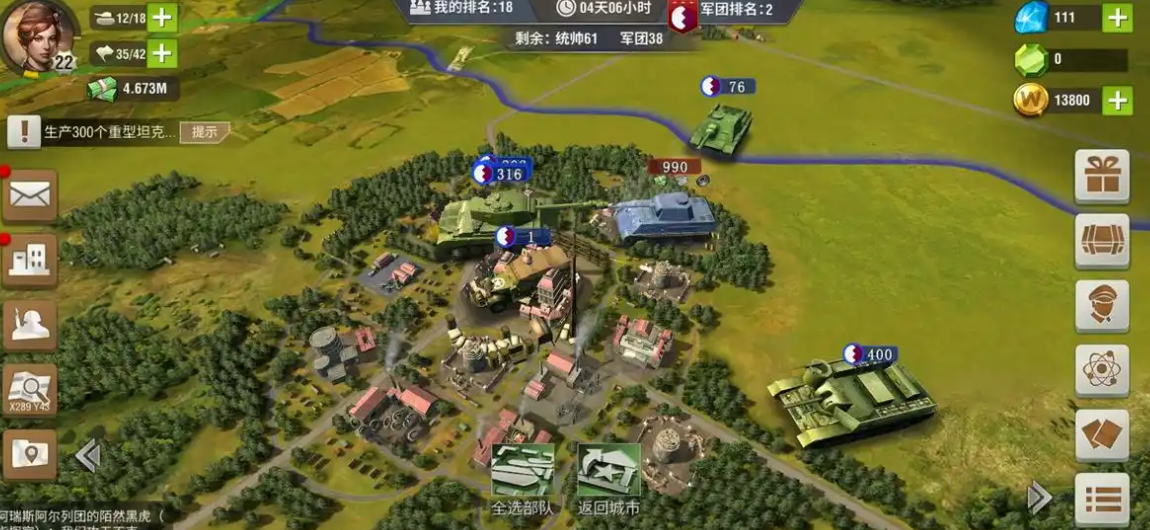Add gold coins with plus button
This screenshot has width=1150, height=530.
1117,100
